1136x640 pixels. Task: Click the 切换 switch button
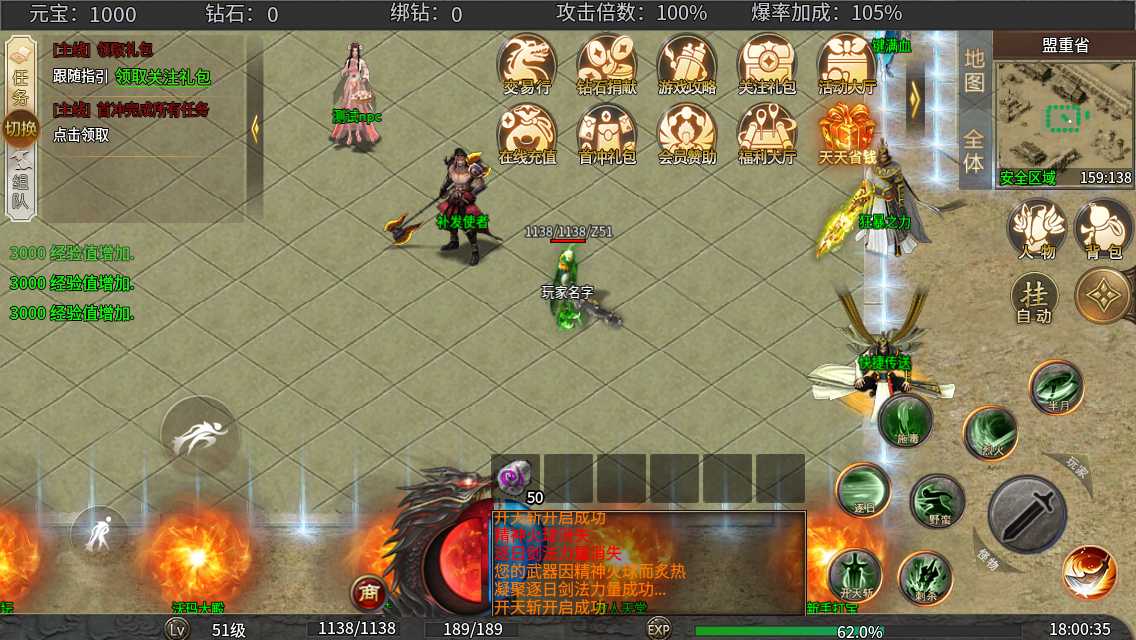click(20, 128)
